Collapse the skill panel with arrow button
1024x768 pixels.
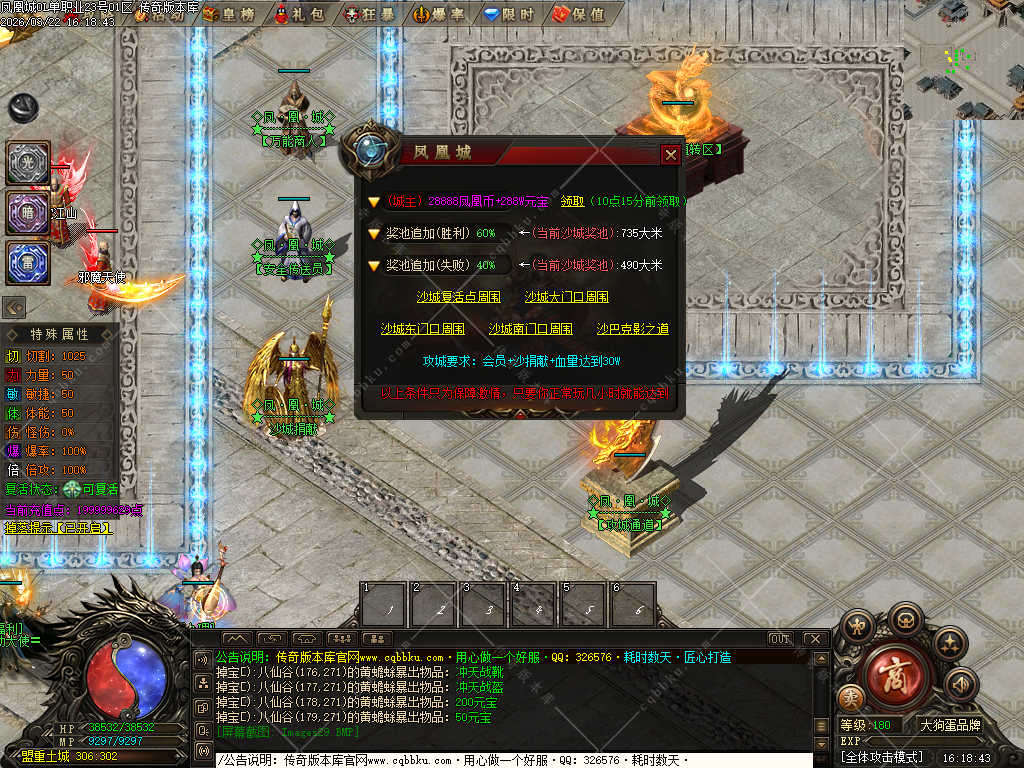point(15,307)
